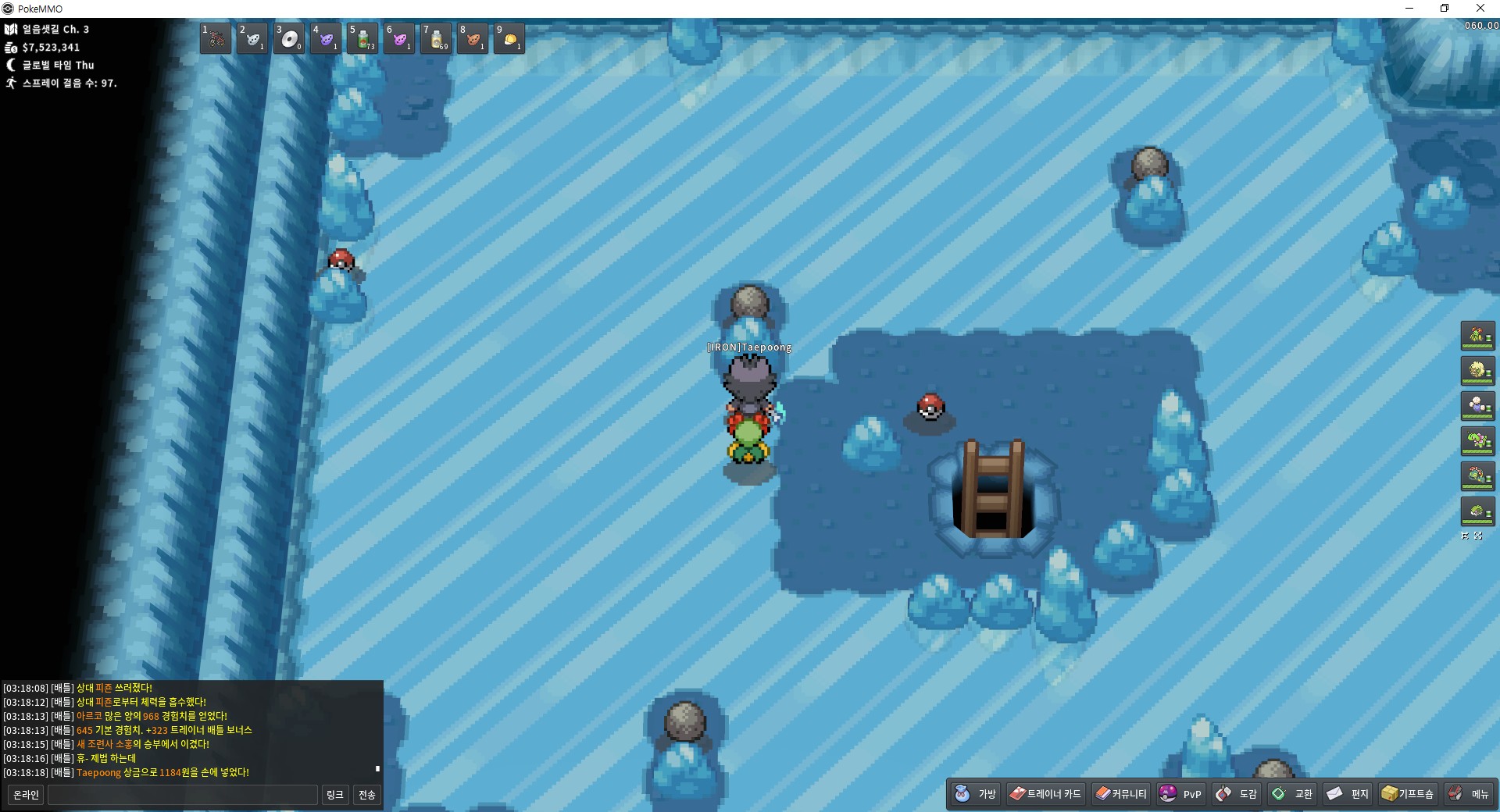The height and width of the screenshot is (812, 1500).
Task: Open the 트레이너 카드 trainer card
Action: [x=1045, y=794]
